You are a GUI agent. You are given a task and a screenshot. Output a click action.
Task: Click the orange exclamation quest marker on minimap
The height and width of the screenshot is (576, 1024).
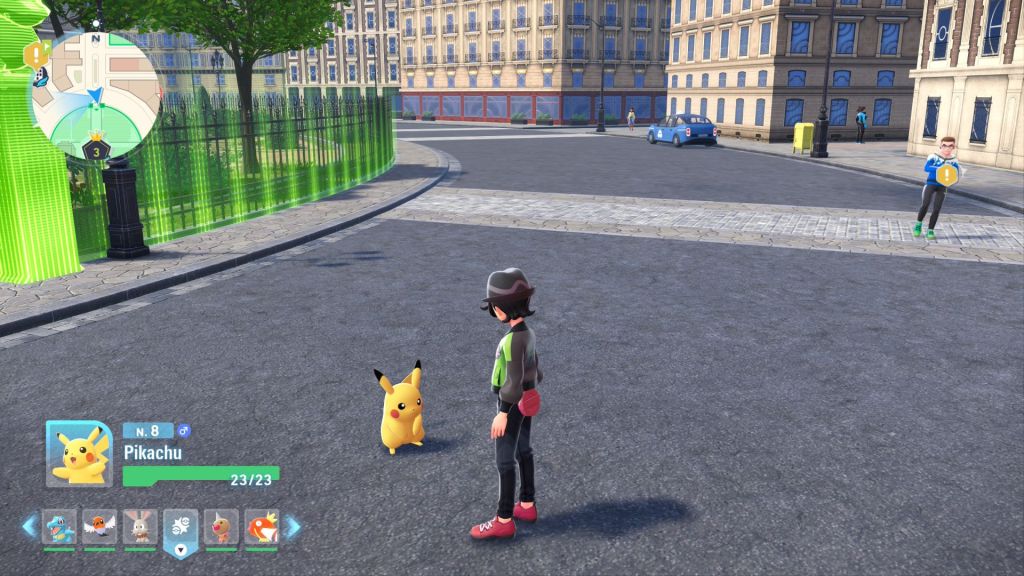pos(37,53)
